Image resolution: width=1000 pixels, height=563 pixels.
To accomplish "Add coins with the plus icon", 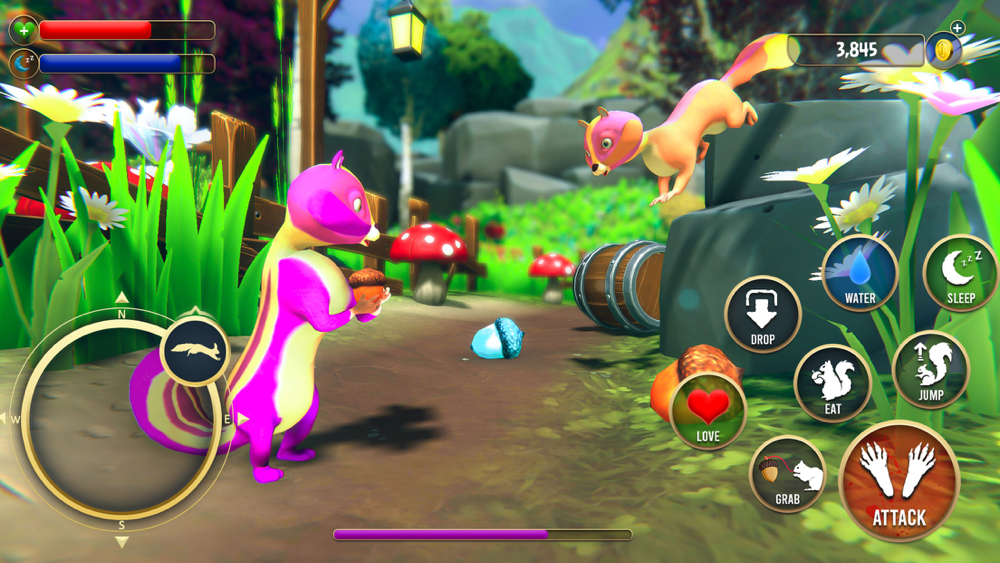I will click(x=957, y=28).
